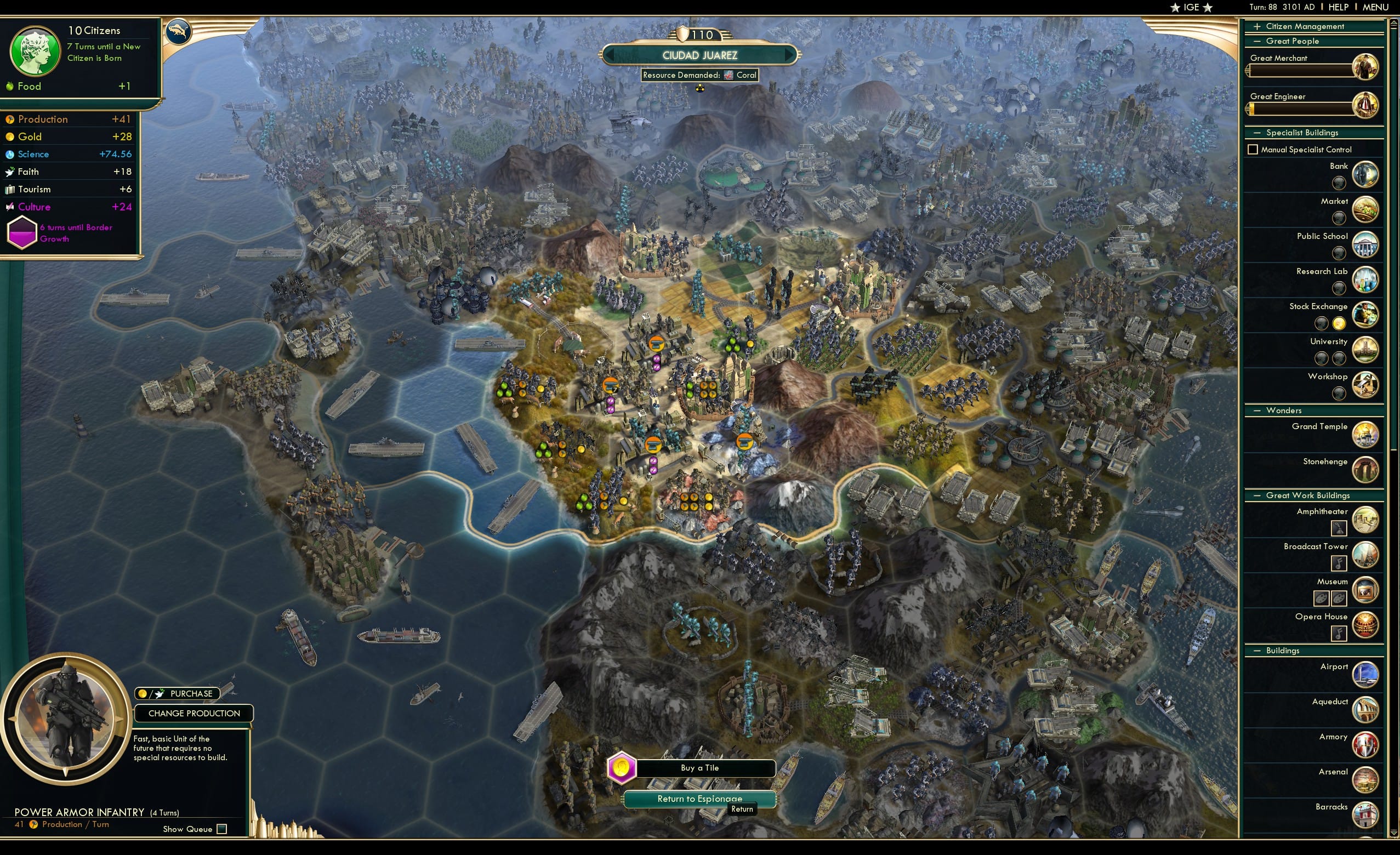
Task: Enable Manual Specialist Control
Action: (1253, 149)
